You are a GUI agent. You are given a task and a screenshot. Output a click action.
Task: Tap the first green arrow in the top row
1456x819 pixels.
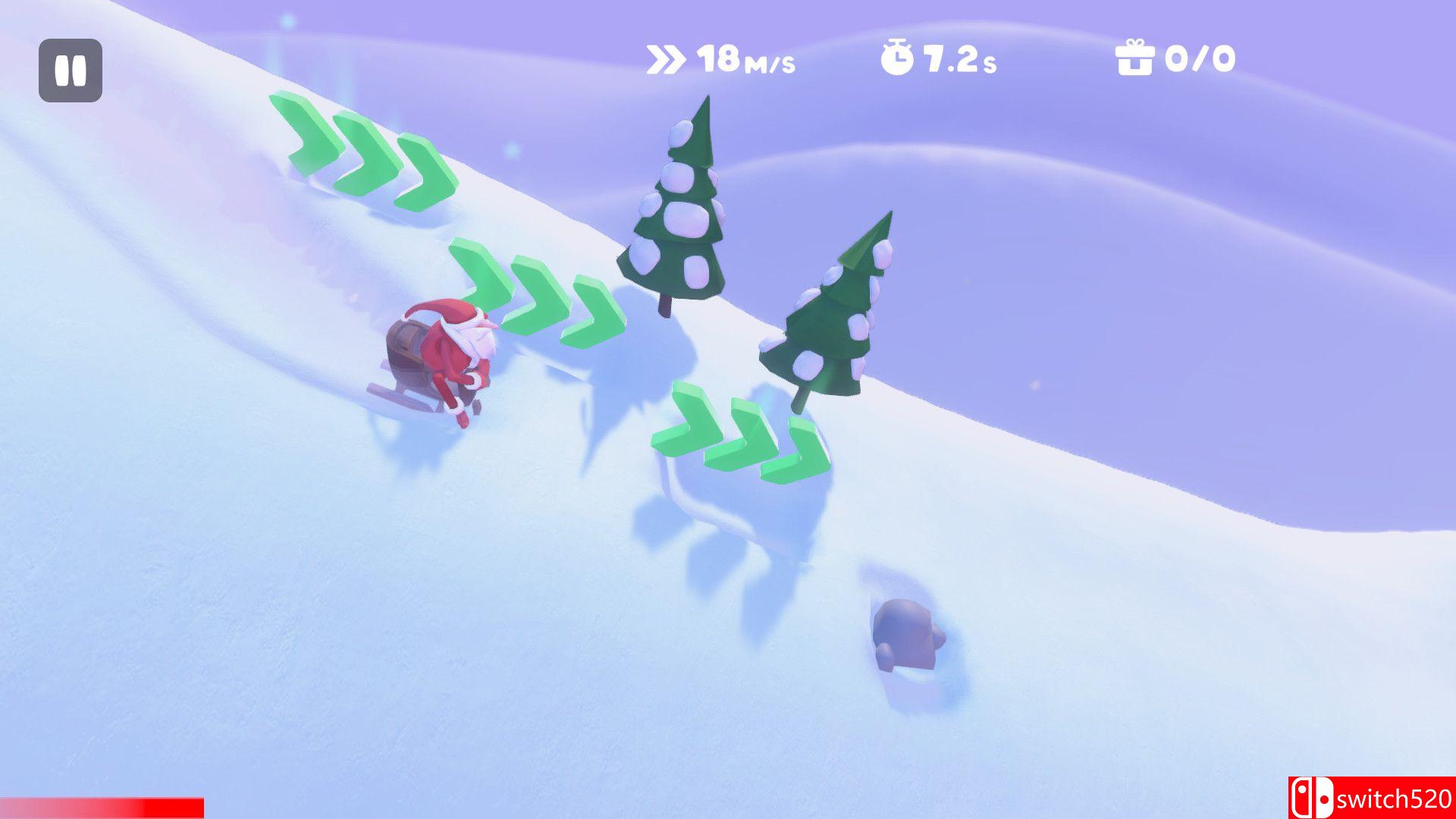click(305, 136)
